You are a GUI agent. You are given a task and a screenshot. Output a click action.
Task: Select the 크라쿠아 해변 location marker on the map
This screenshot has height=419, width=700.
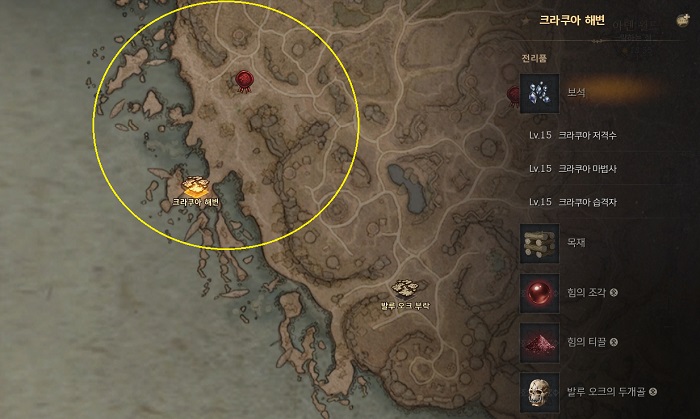(x=195, y=186)
